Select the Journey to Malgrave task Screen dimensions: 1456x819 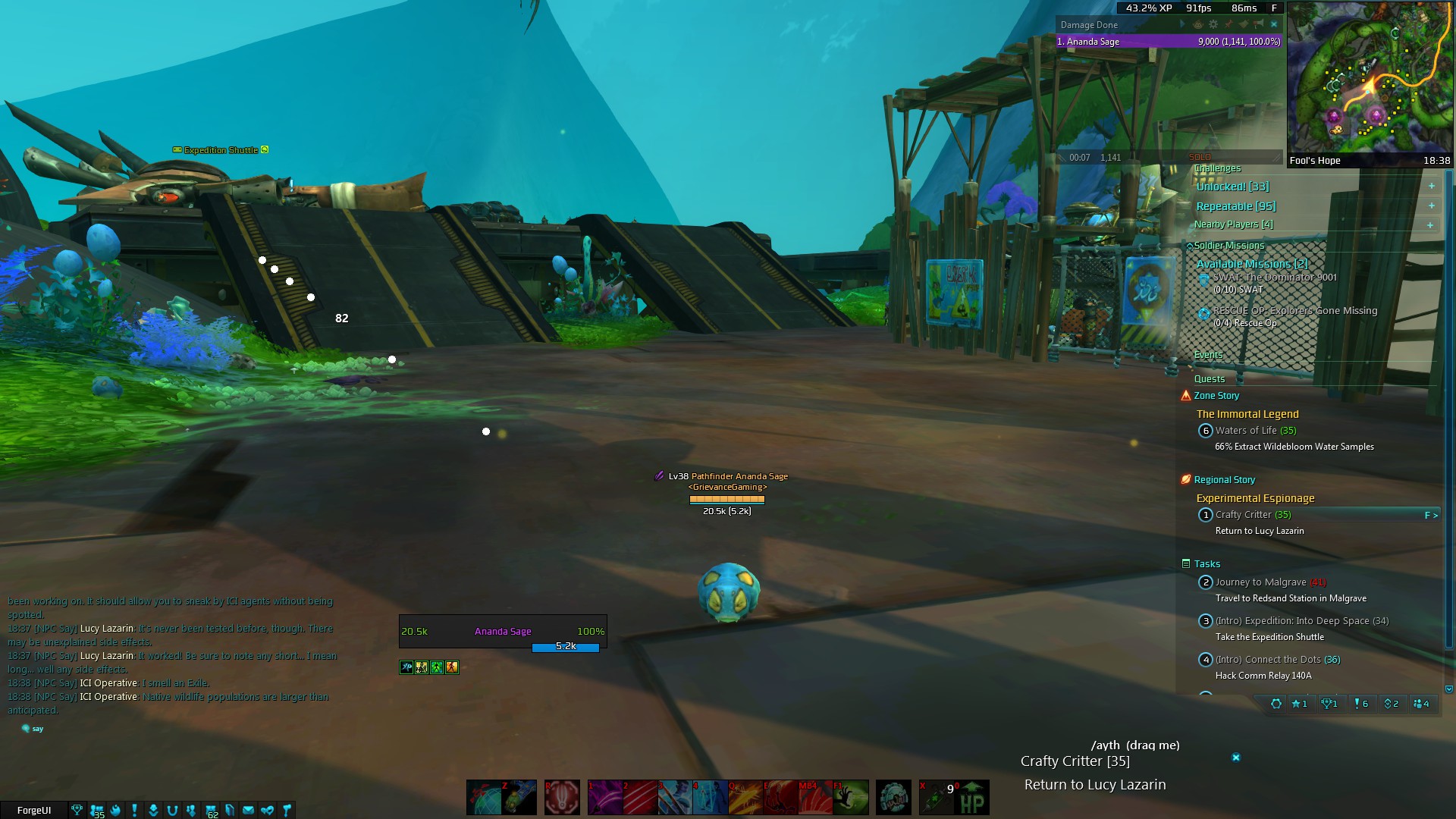tap(1260, 582)
